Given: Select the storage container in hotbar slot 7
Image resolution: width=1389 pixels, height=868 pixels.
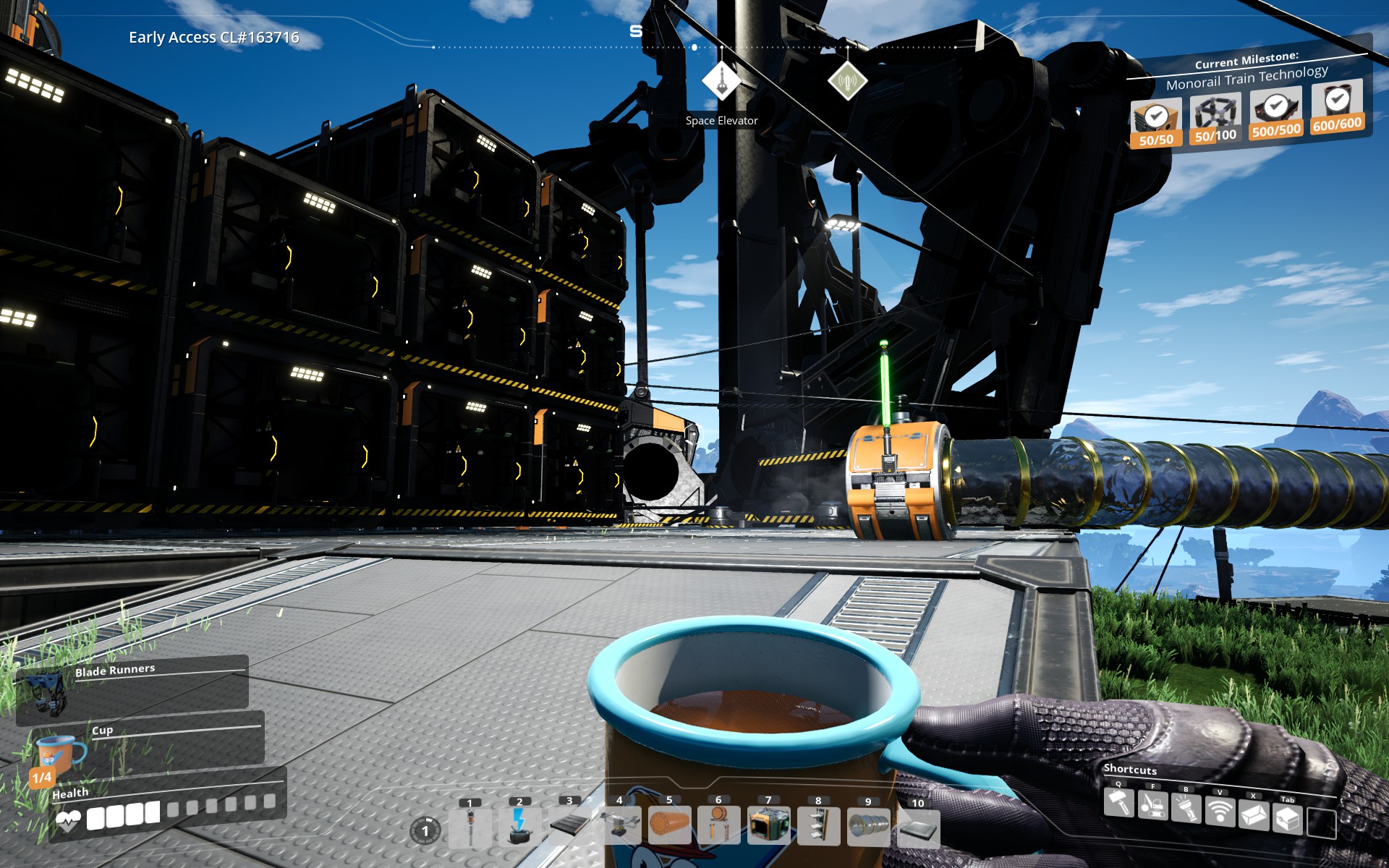Looking at the screenshot, I should (768, 830).
